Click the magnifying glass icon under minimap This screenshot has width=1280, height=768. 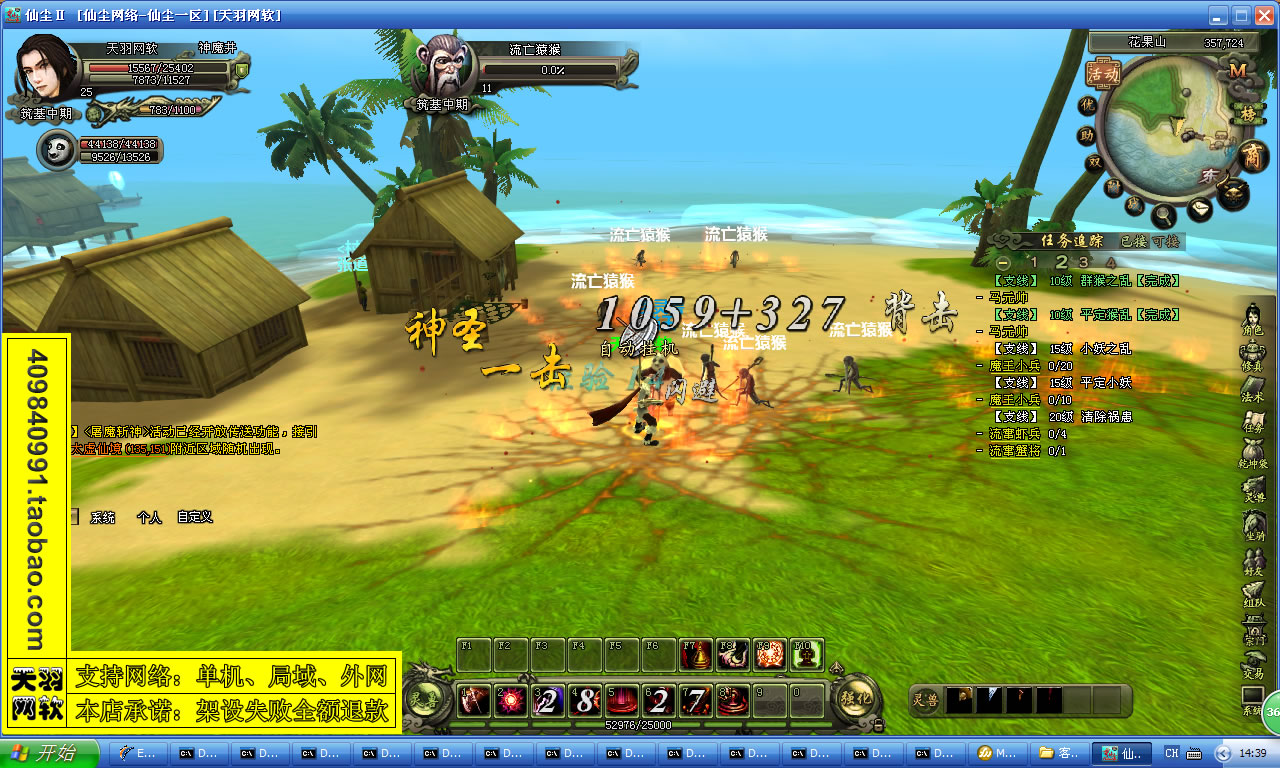1163,213
